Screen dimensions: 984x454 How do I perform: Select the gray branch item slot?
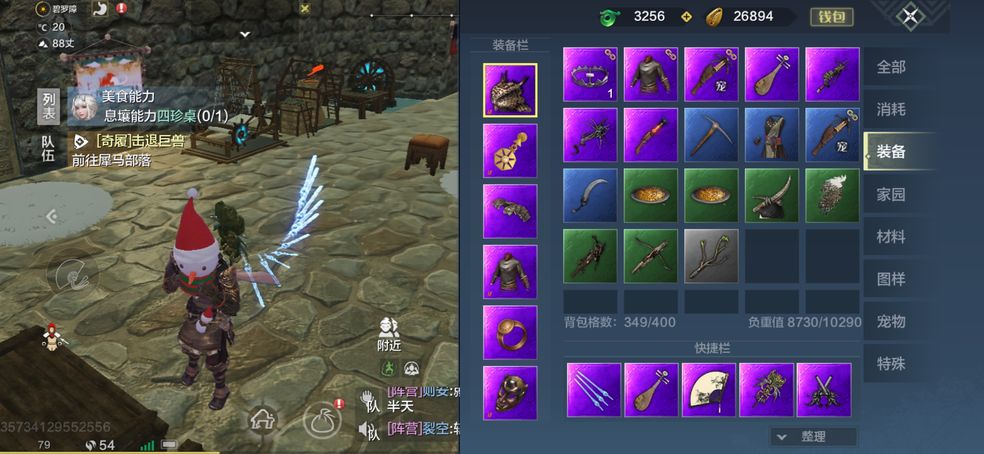tap(711, 256)
